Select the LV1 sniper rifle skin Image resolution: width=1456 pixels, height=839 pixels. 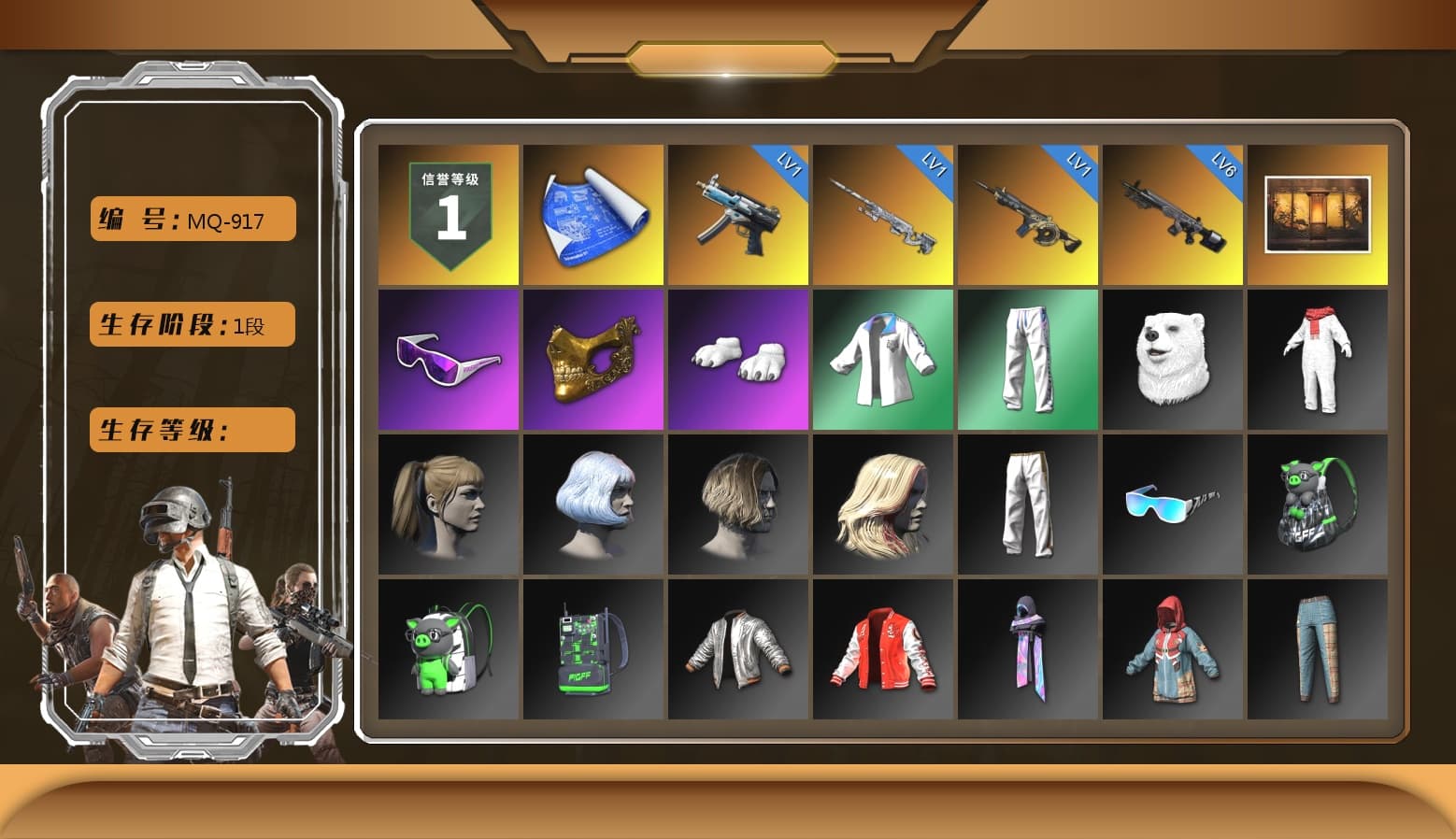coord(882,214)
